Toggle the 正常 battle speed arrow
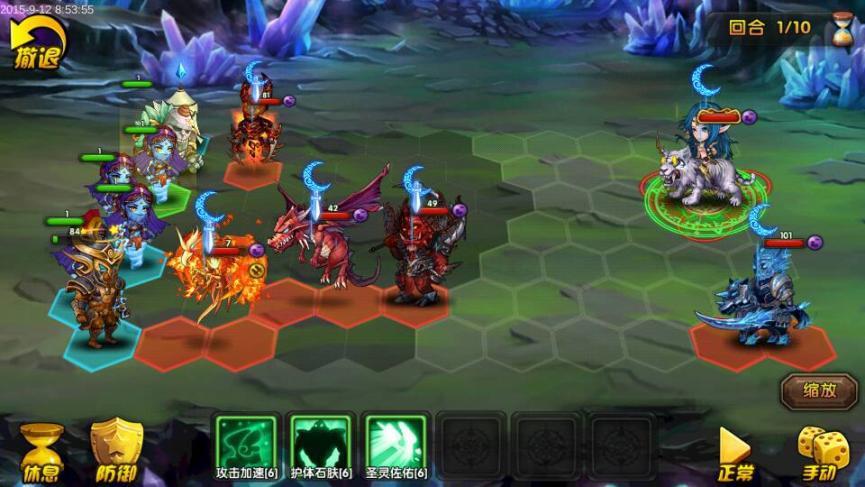This screenshot has height=487, width=865. coord(735,452)
